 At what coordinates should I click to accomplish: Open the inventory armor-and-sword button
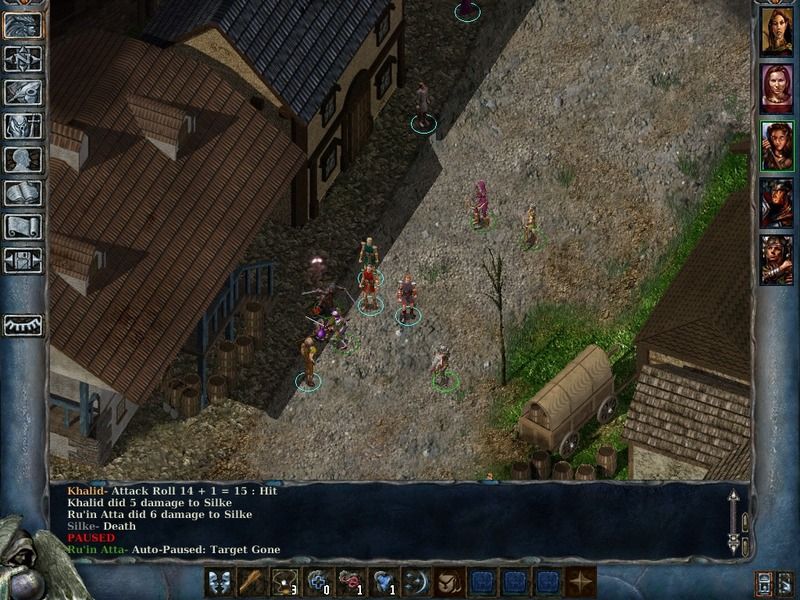(x=22, y=126)
